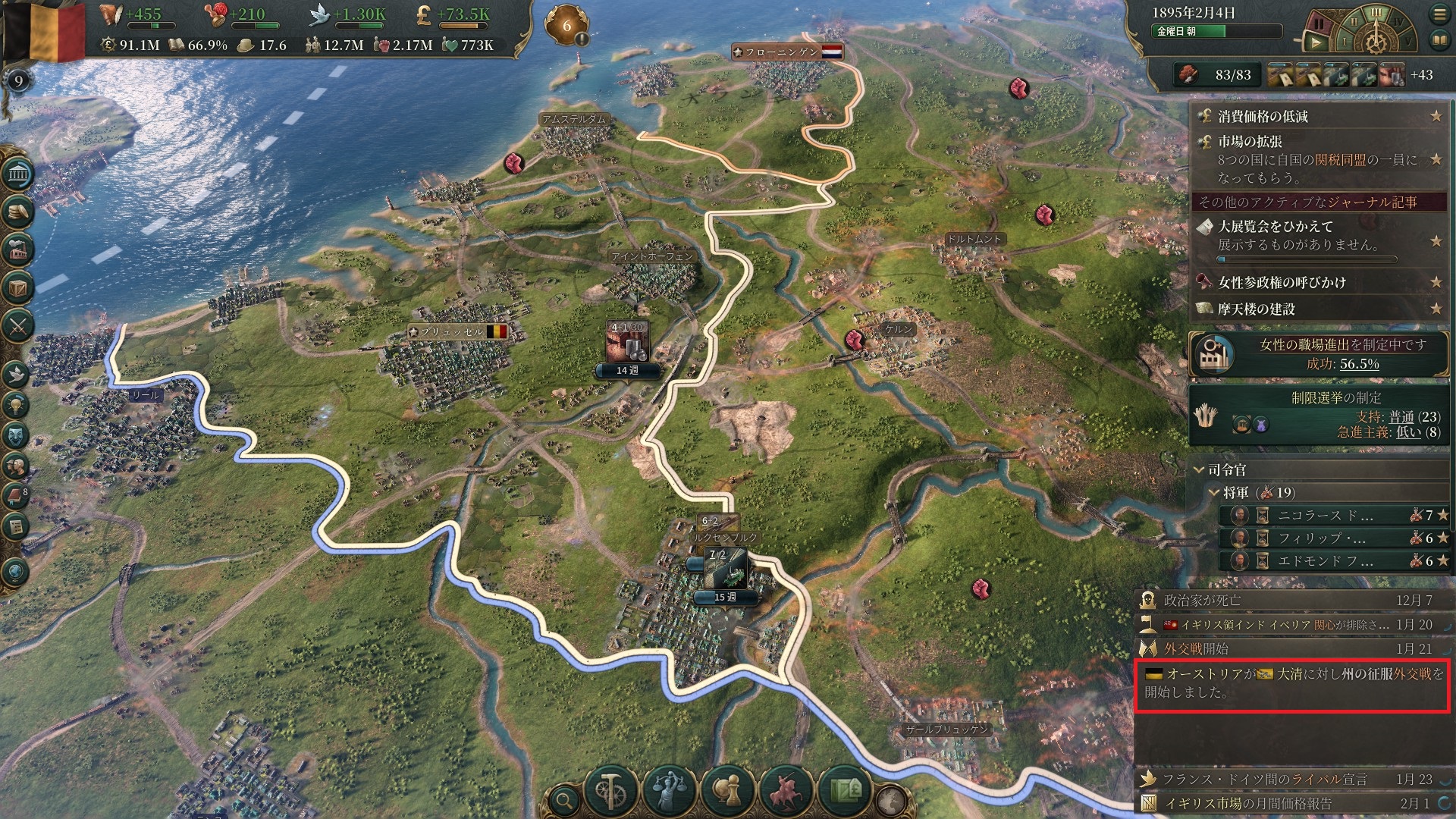Open the フランス・ドイツ間のライバル宣言 notification
This screenshot has width=1456, height=819.
(x=1265, y=780)
